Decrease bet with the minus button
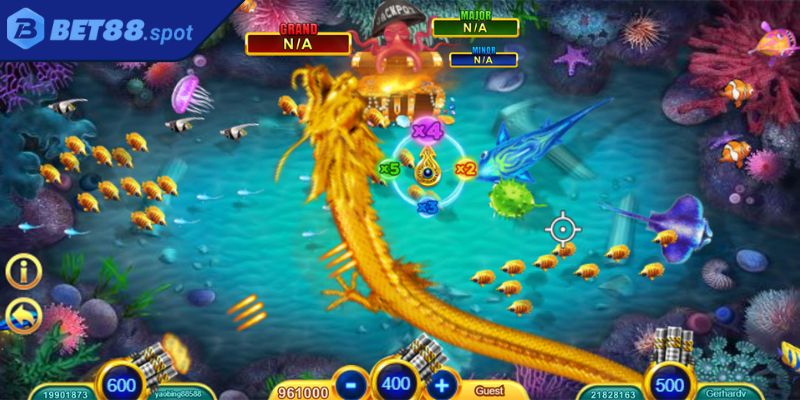The image size is (800, 400). 348,383
